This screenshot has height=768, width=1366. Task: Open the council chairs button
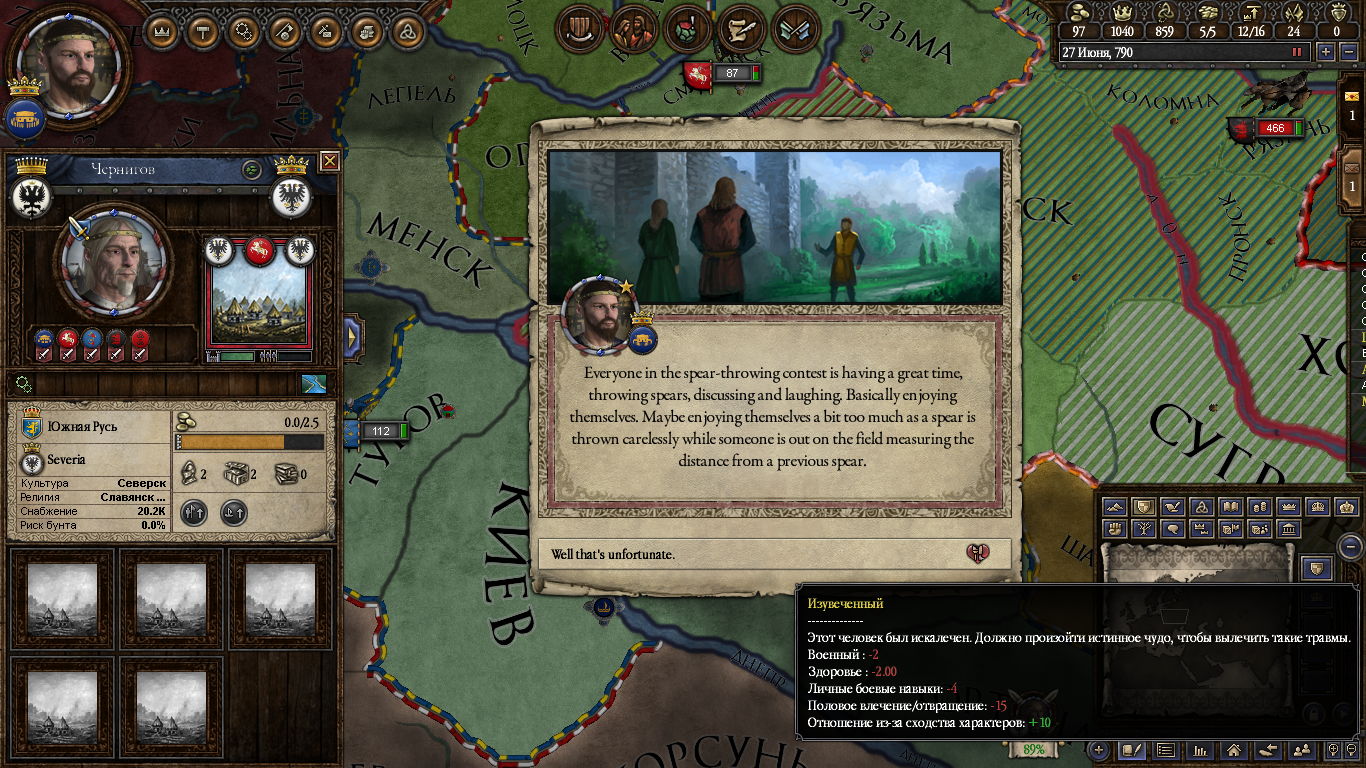578,30
